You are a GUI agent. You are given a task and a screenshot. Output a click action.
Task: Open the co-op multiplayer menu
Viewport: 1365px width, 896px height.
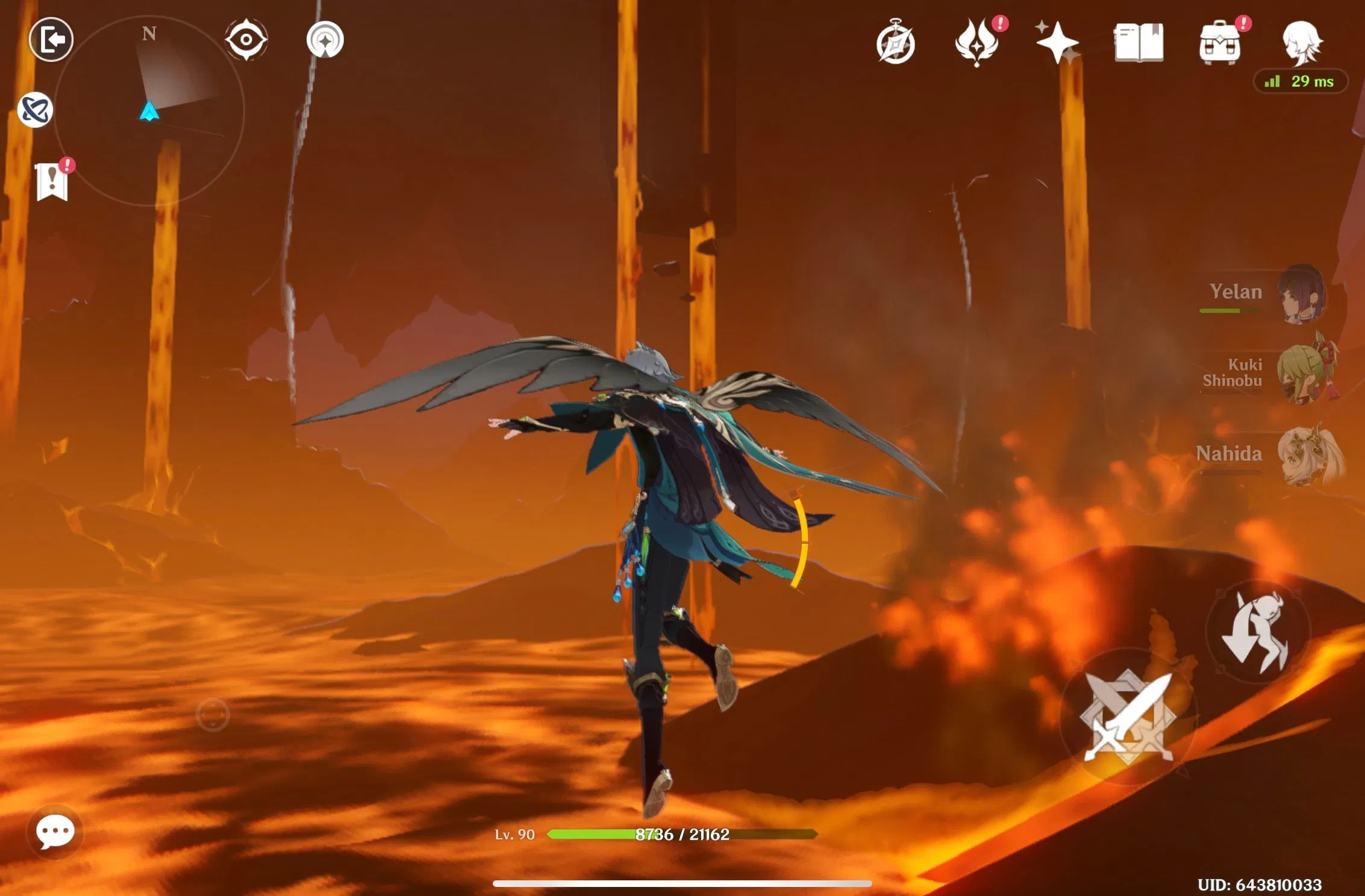tap(35, 110)
